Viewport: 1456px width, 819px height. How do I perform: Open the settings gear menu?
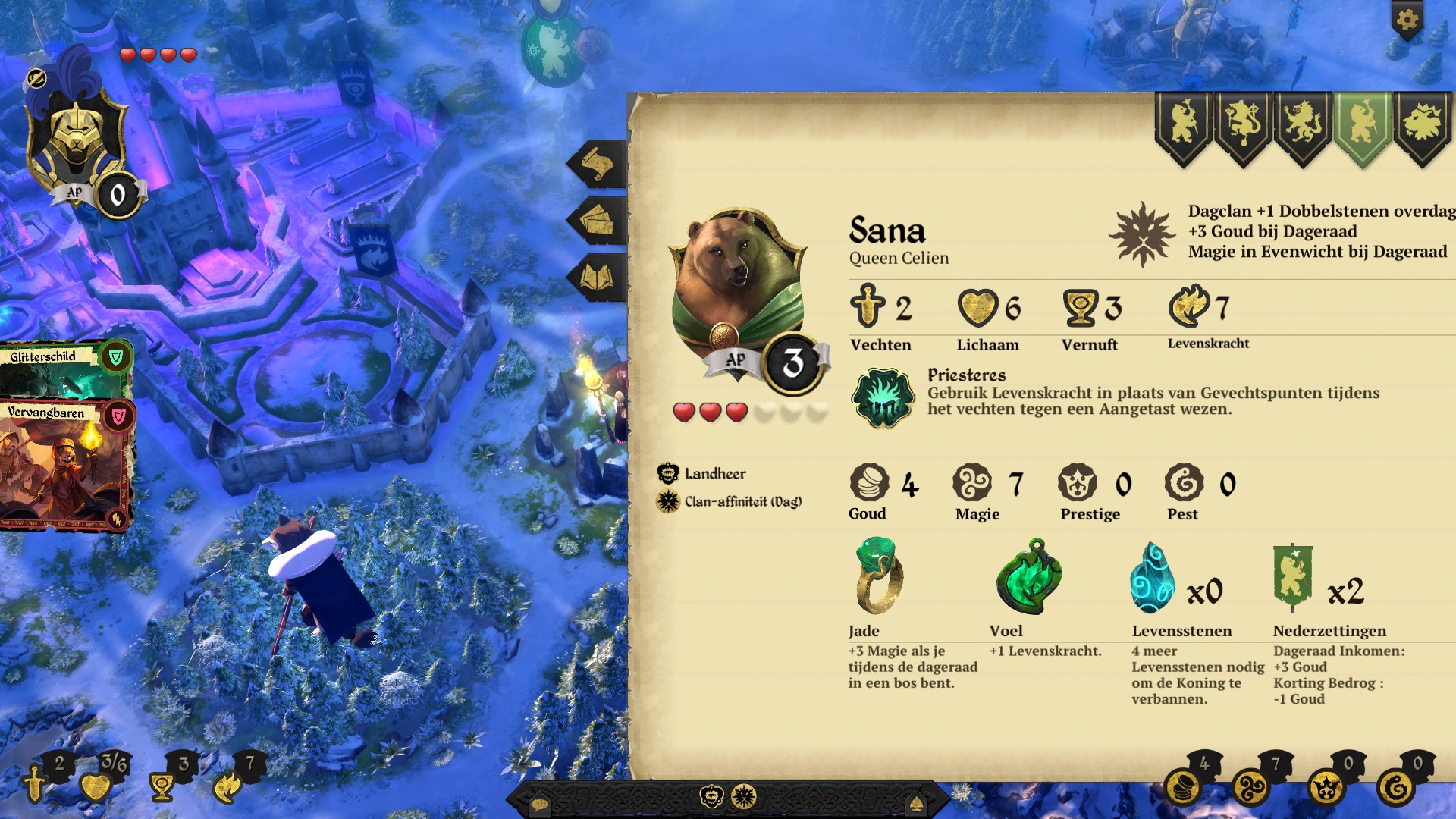[x=1407, y=20]
